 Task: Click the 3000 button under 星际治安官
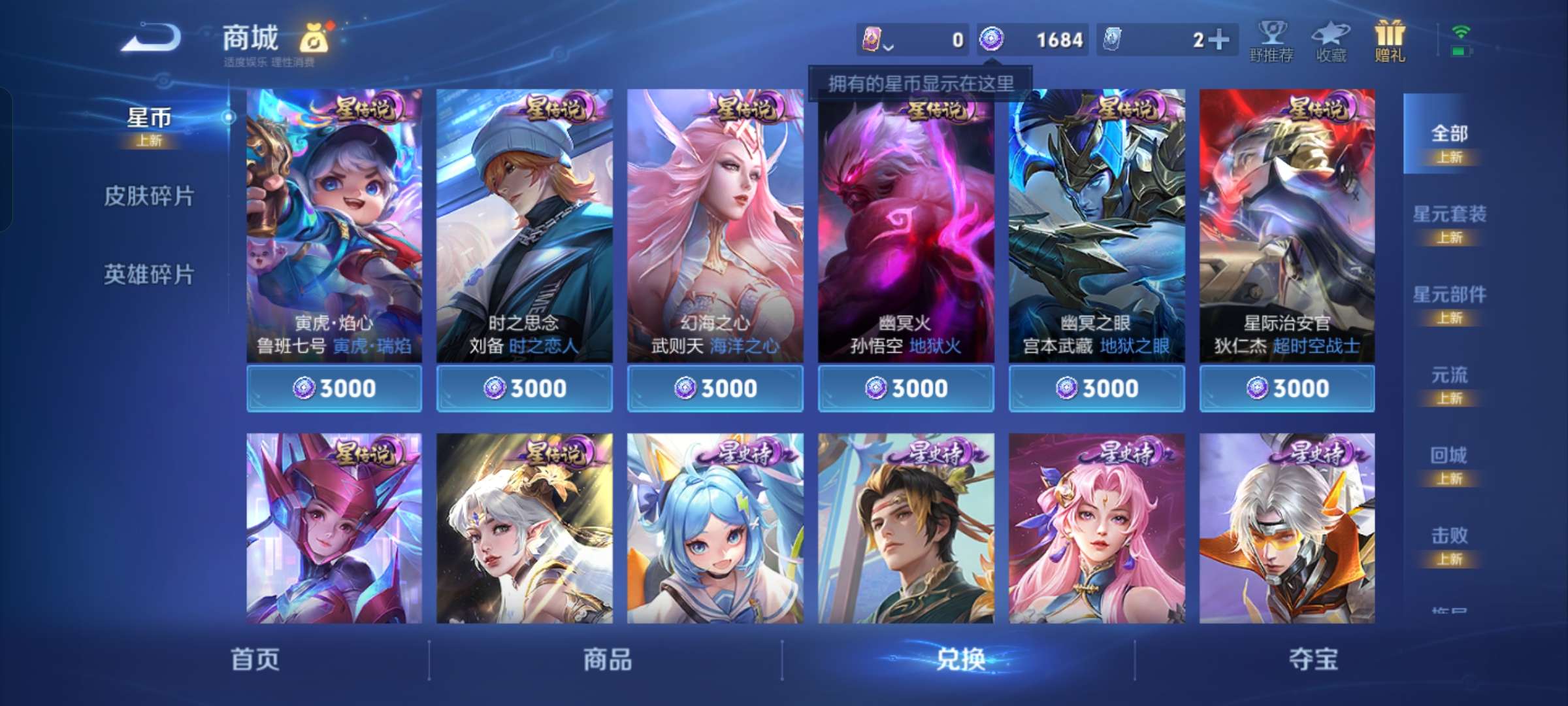click(1286, 388)
